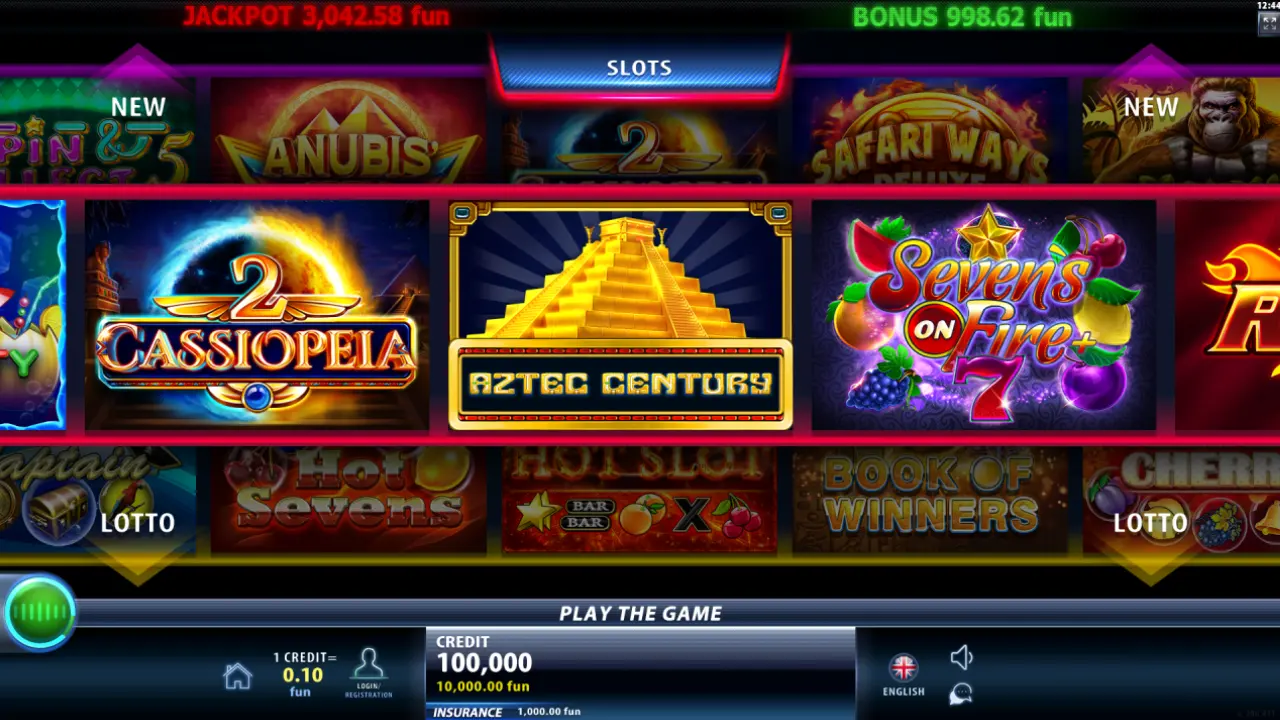Select the Hot Slot game tile
This screenshot has height=720, width=1280.
pyautogui.click(x=639, y=500)
